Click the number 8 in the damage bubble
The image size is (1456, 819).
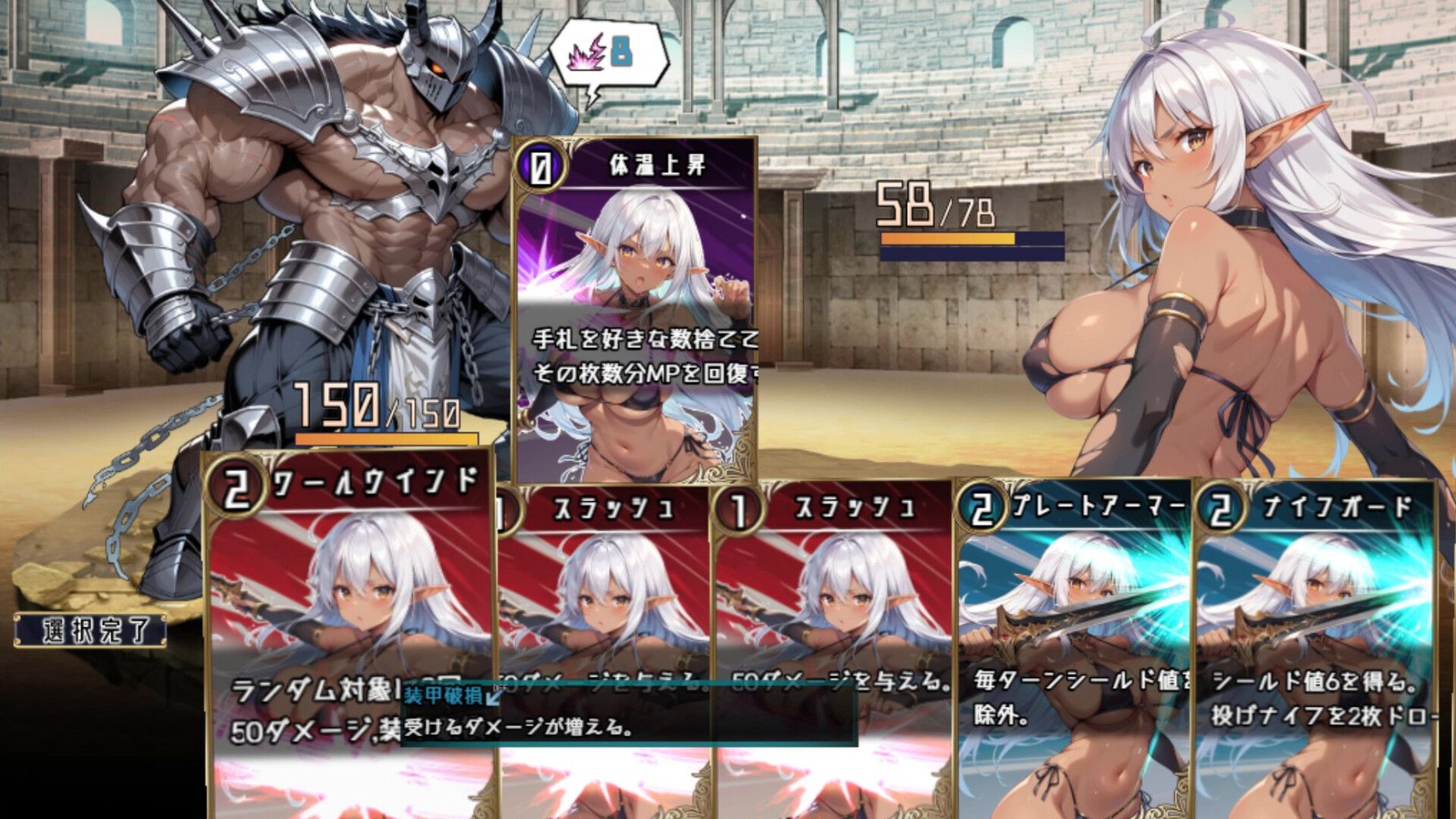pyautogui.click(x=622, y=53)
